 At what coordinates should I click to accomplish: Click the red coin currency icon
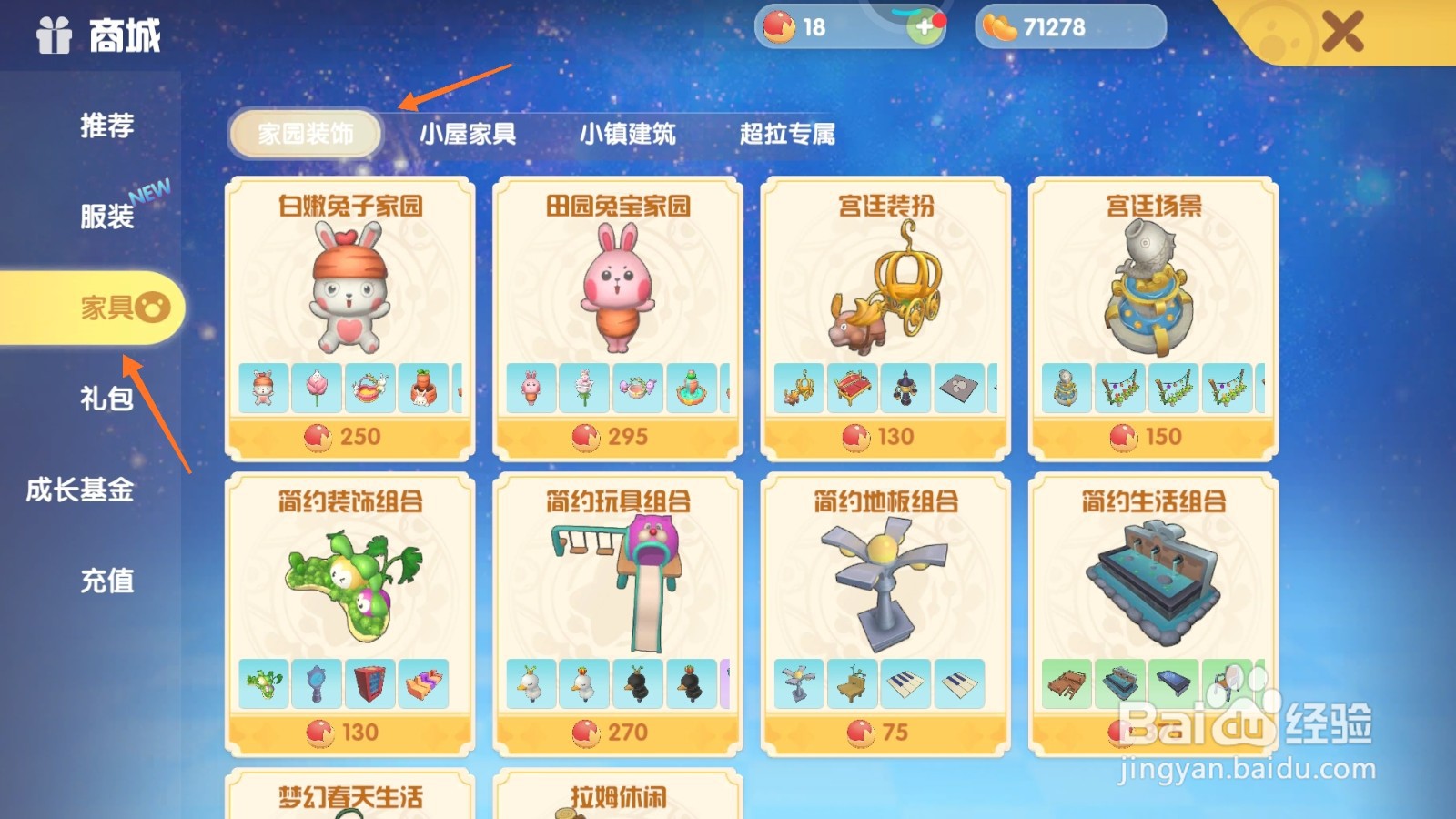pos(781,27)
